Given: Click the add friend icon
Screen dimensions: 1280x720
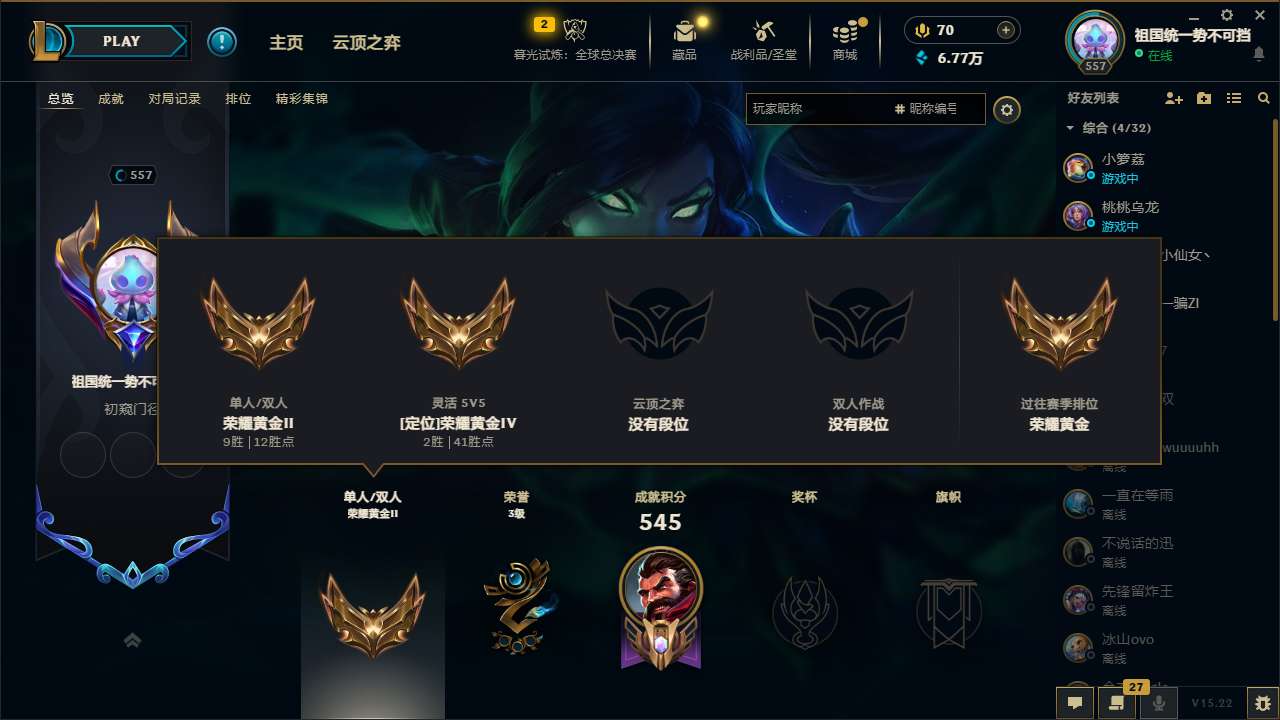Looking at the screenshot, I should click(1171, 98).
